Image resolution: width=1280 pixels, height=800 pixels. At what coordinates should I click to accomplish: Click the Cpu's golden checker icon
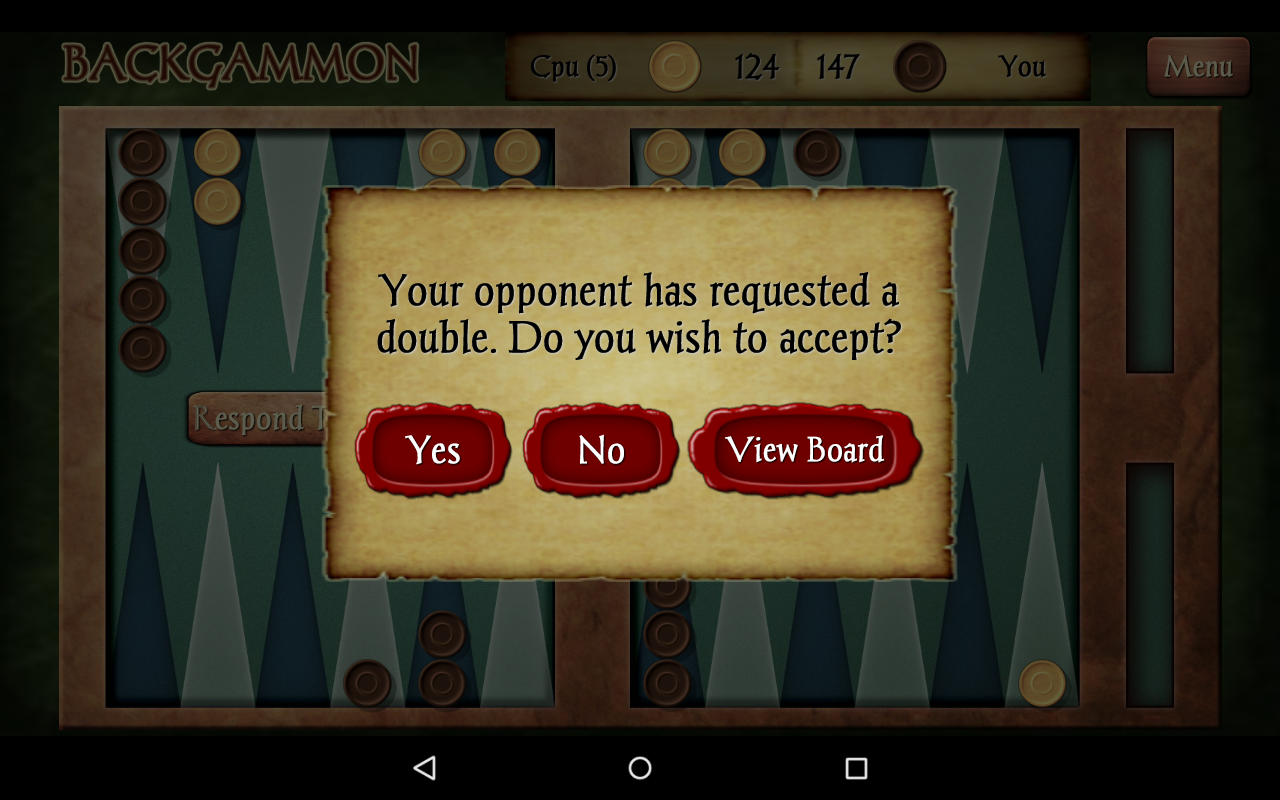675,68
